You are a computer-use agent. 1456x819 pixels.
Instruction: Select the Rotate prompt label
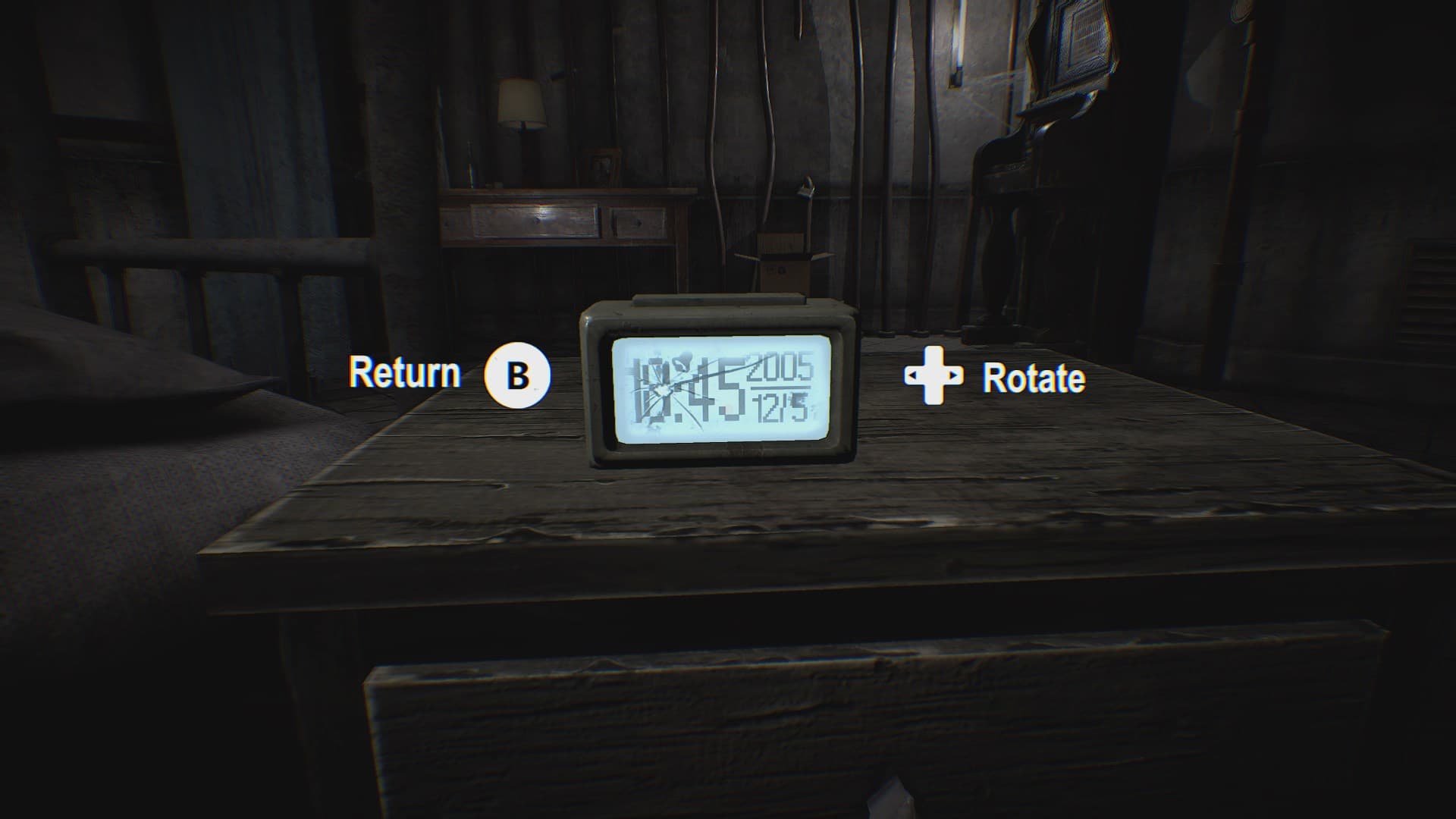pos(1033,377)
